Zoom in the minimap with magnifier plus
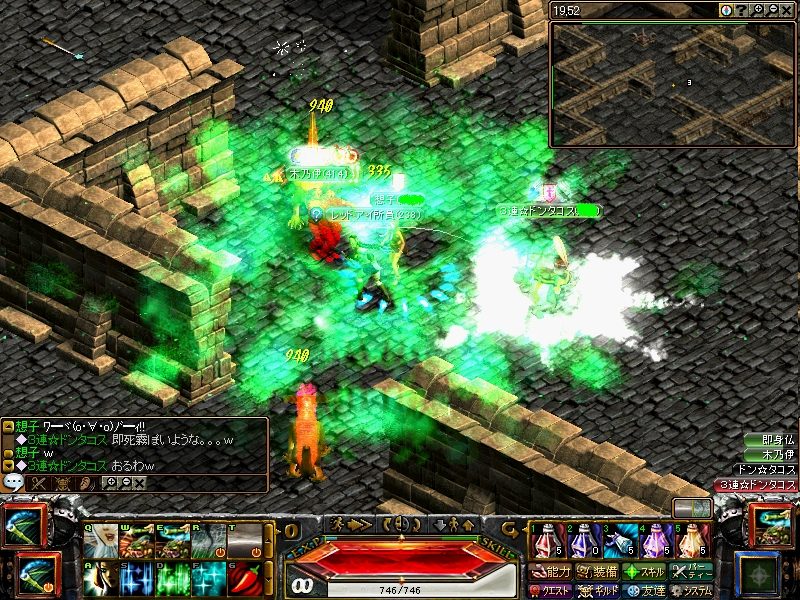Viewport: 800px width, 600px height. point(759,10)
